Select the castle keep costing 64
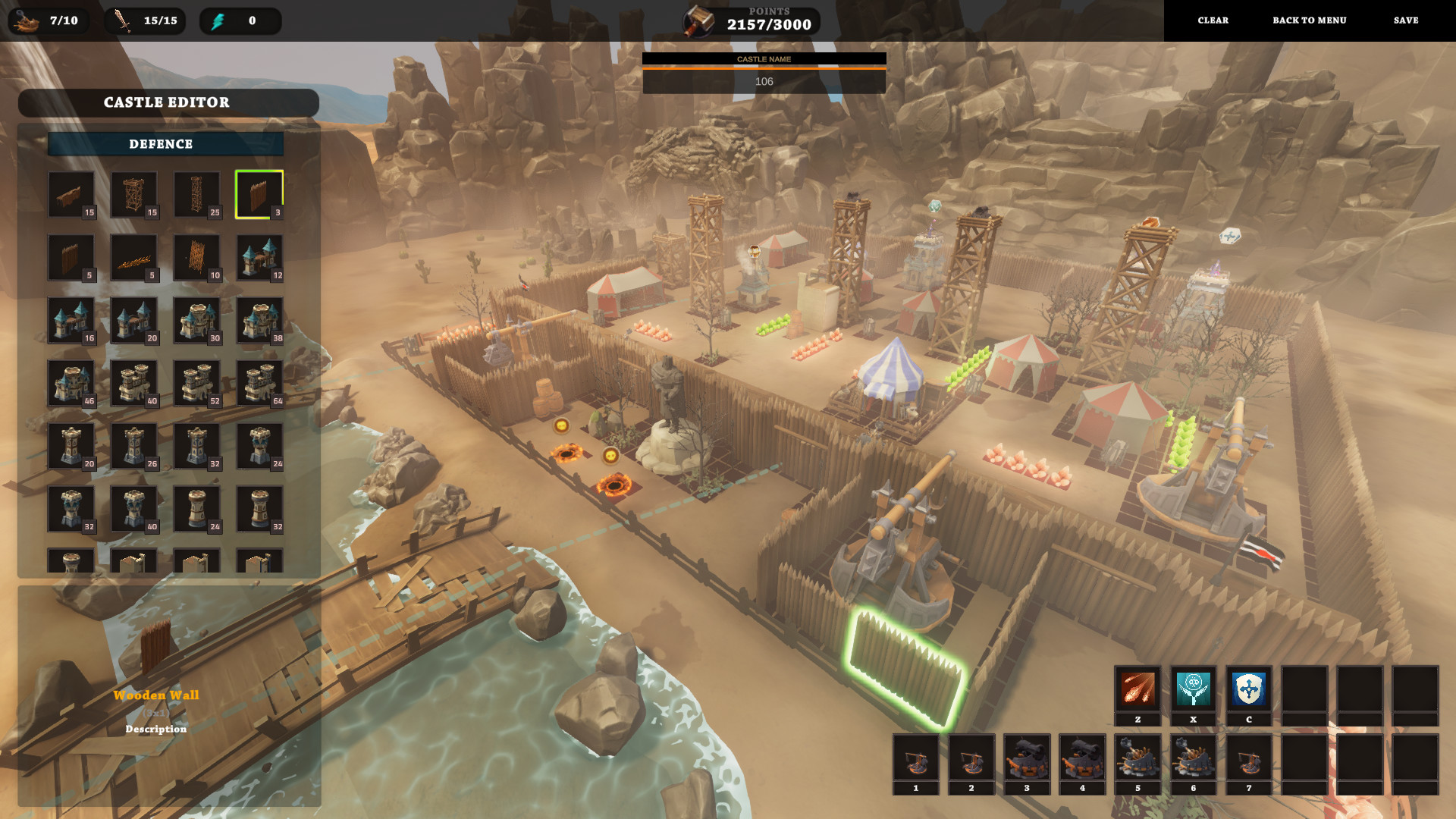 click(259, 383)
